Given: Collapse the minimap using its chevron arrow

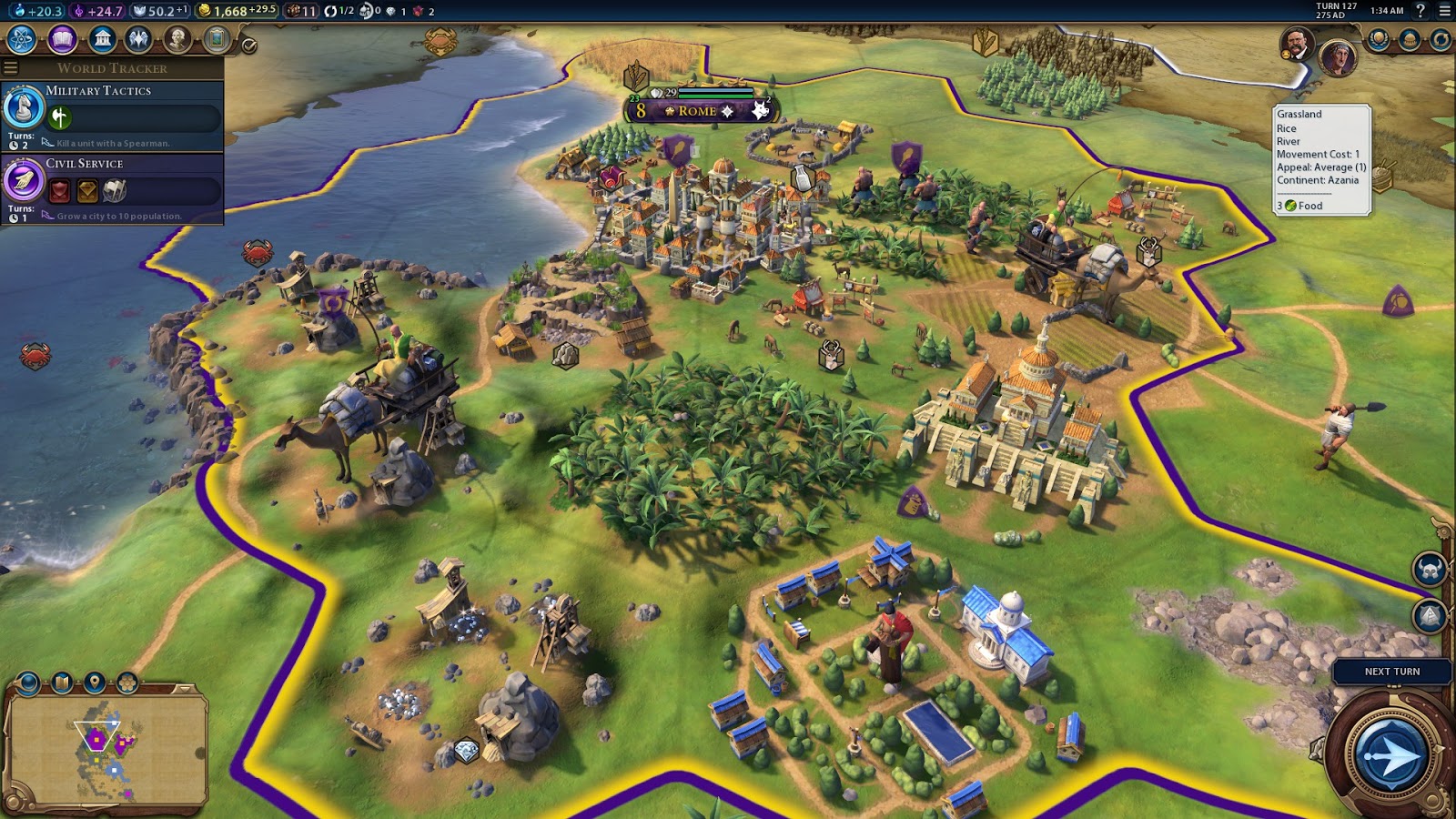Looking at the screenshot, I should [184, 688].
